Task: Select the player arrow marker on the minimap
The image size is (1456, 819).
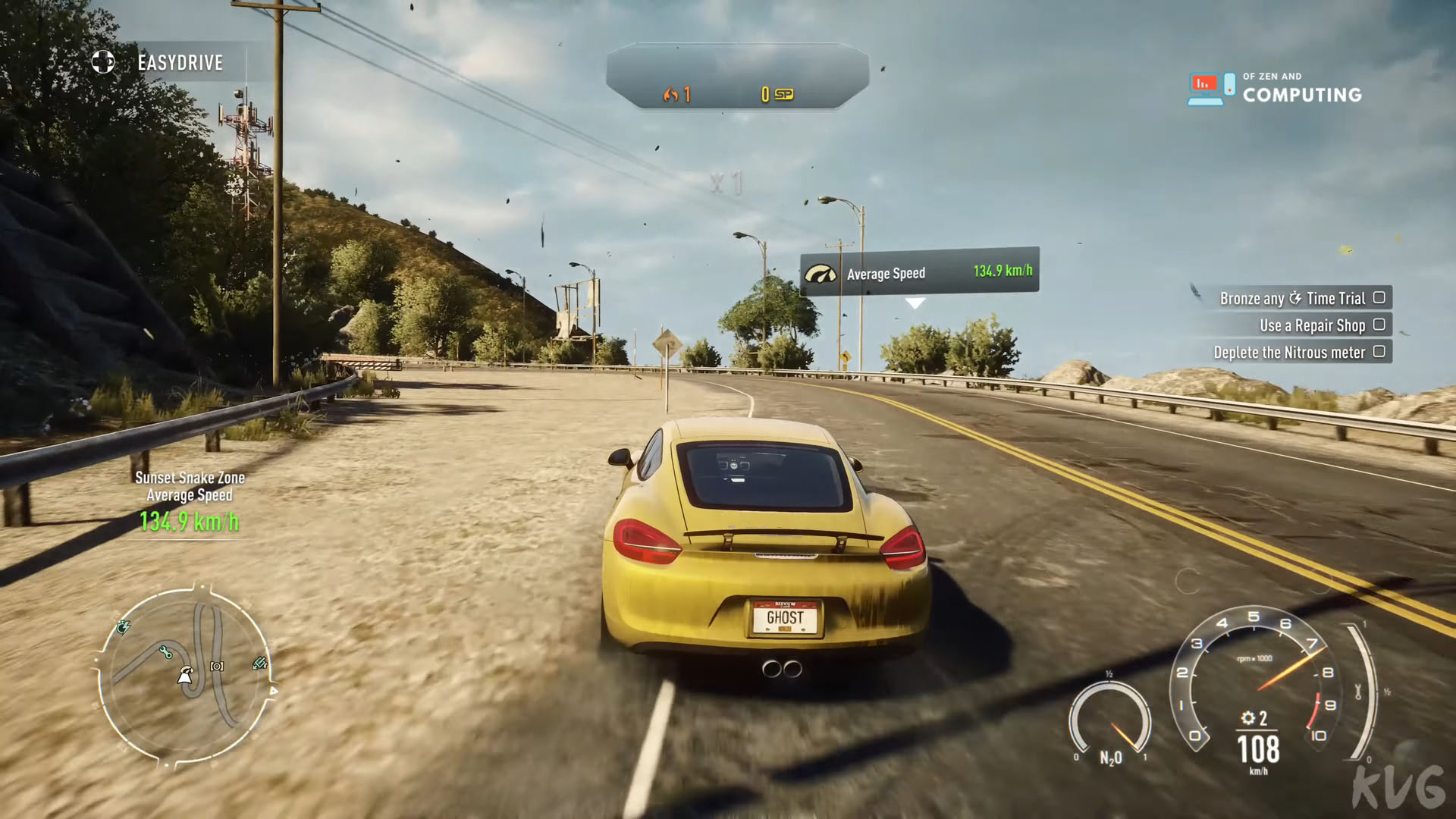Action: [x=184, y=675]
